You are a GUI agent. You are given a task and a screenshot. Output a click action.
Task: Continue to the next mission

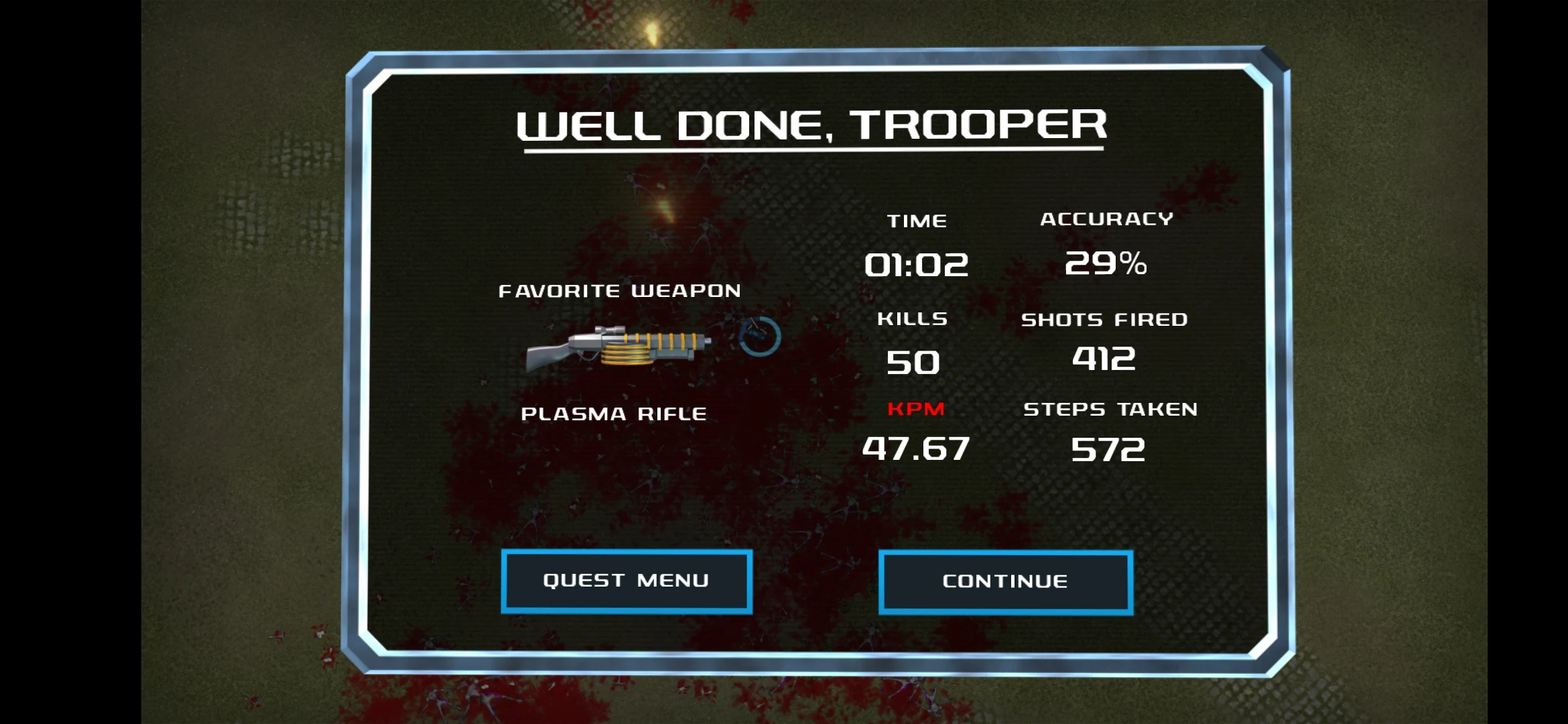[1005, 582]
